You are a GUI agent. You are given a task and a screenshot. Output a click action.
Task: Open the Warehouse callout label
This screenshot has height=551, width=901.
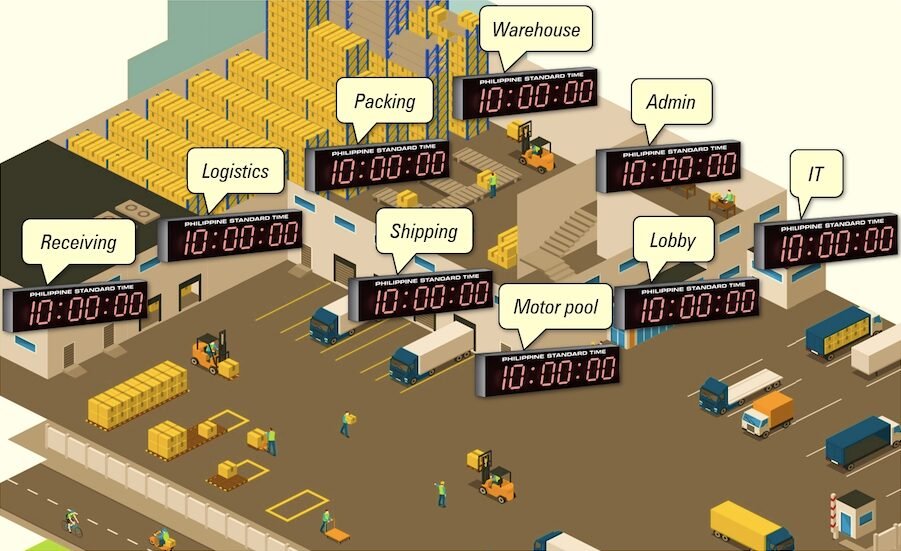pyautogui.click(x=535, y=30)
